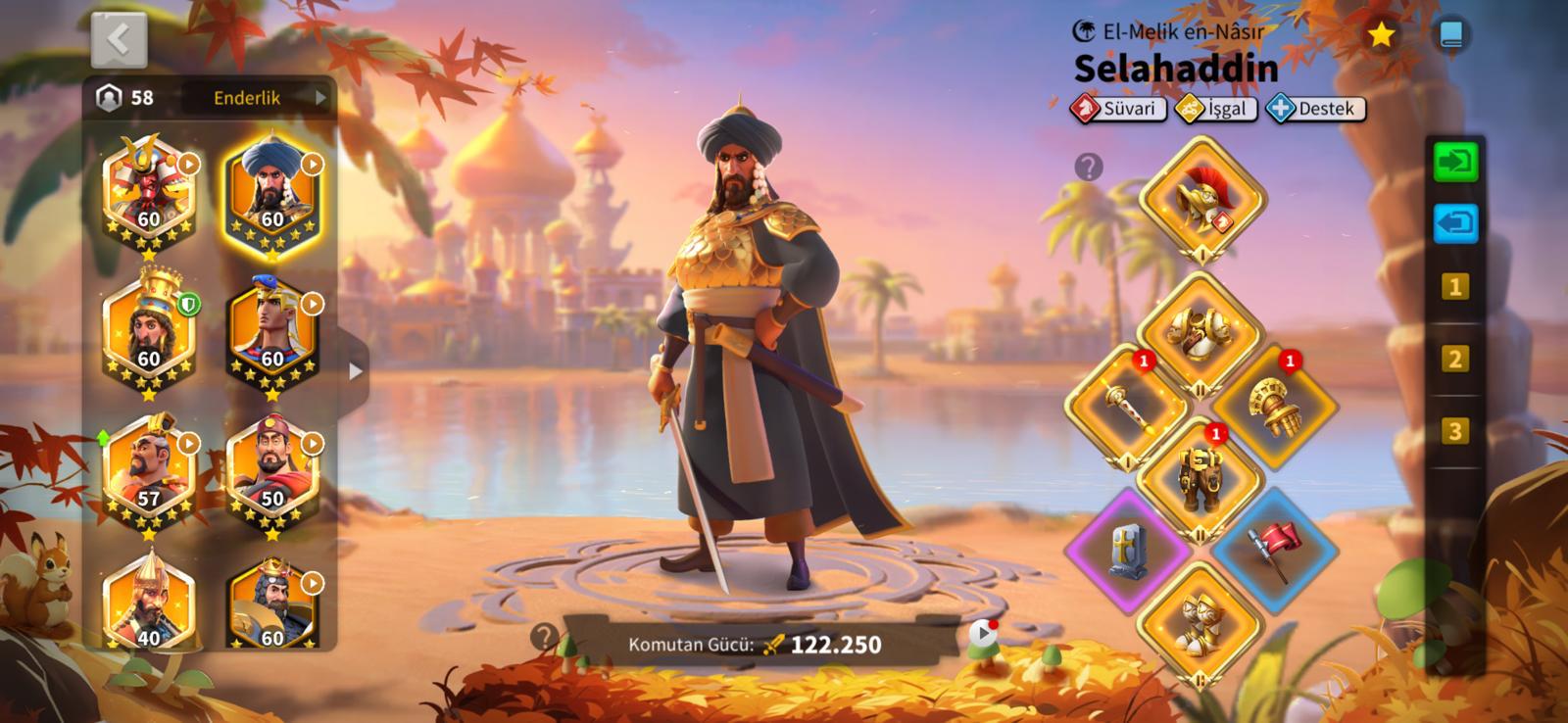The image size is (1568, 723).
Task: Open the golden scepter weapon slot
Action: coord(1126,404)
